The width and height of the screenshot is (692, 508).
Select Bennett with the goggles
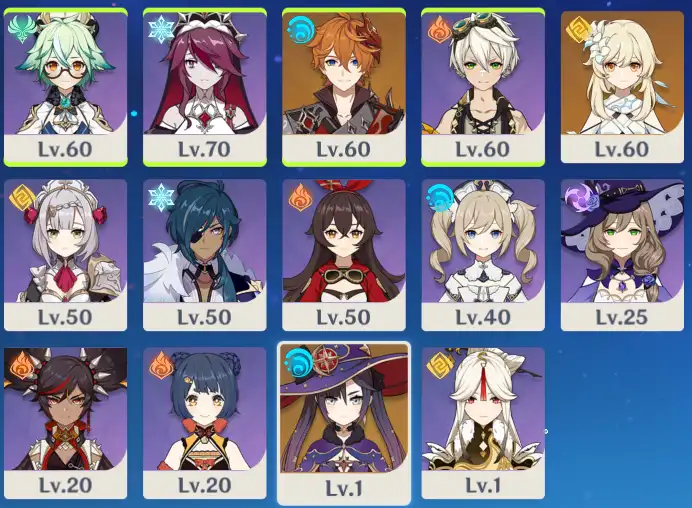pos(482,85)
